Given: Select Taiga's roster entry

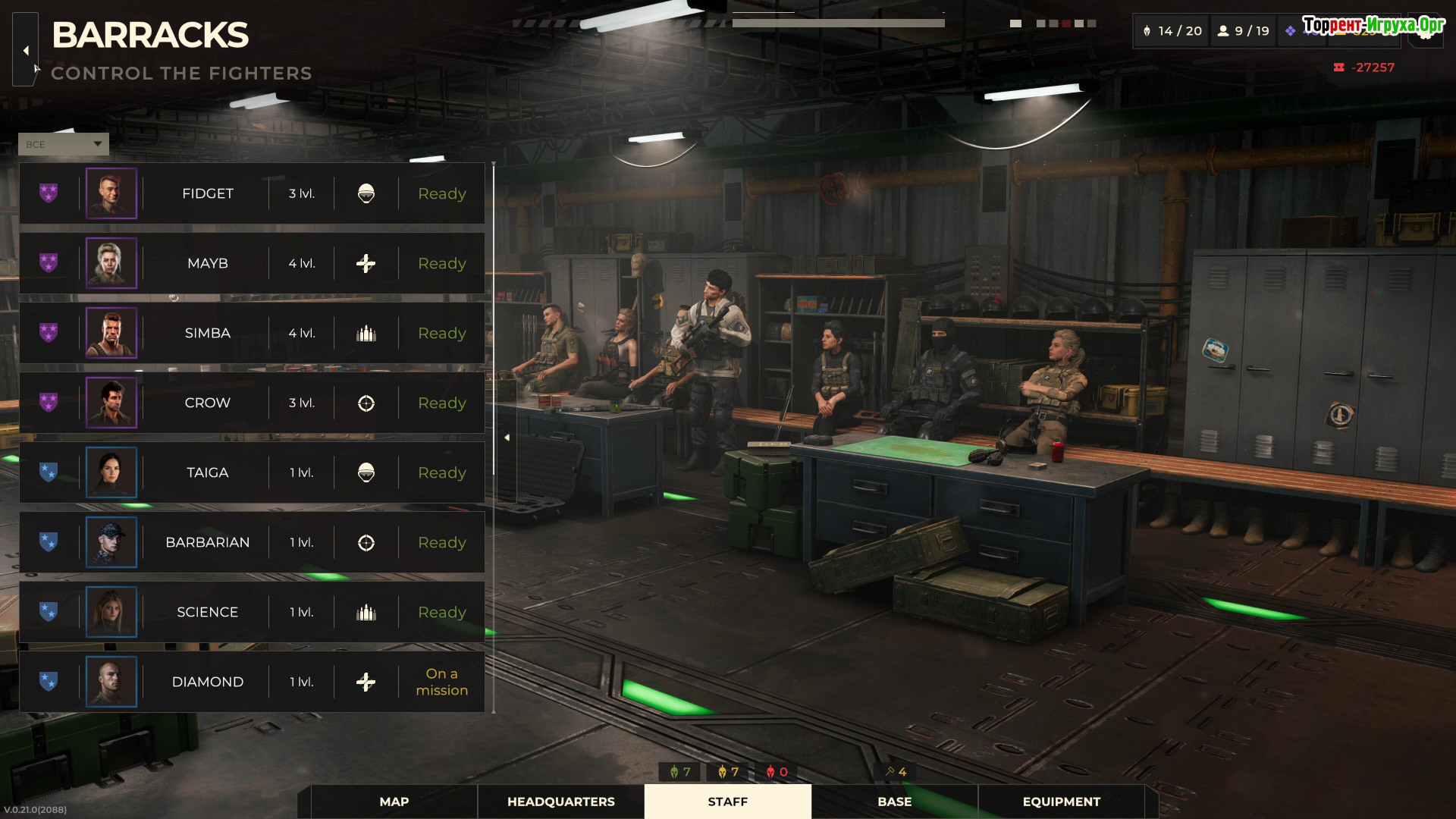Looking at the screenshot, I should click(x=207, y=472).
